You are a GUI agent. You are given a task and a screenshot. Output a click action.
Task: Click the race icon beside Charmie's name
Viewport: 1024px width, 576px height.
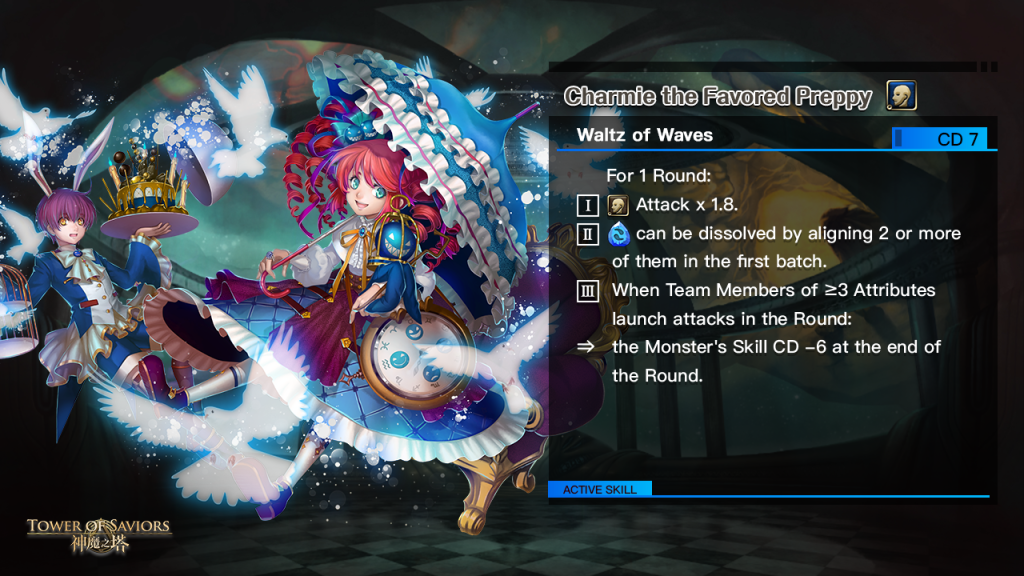tap(901, 96)
